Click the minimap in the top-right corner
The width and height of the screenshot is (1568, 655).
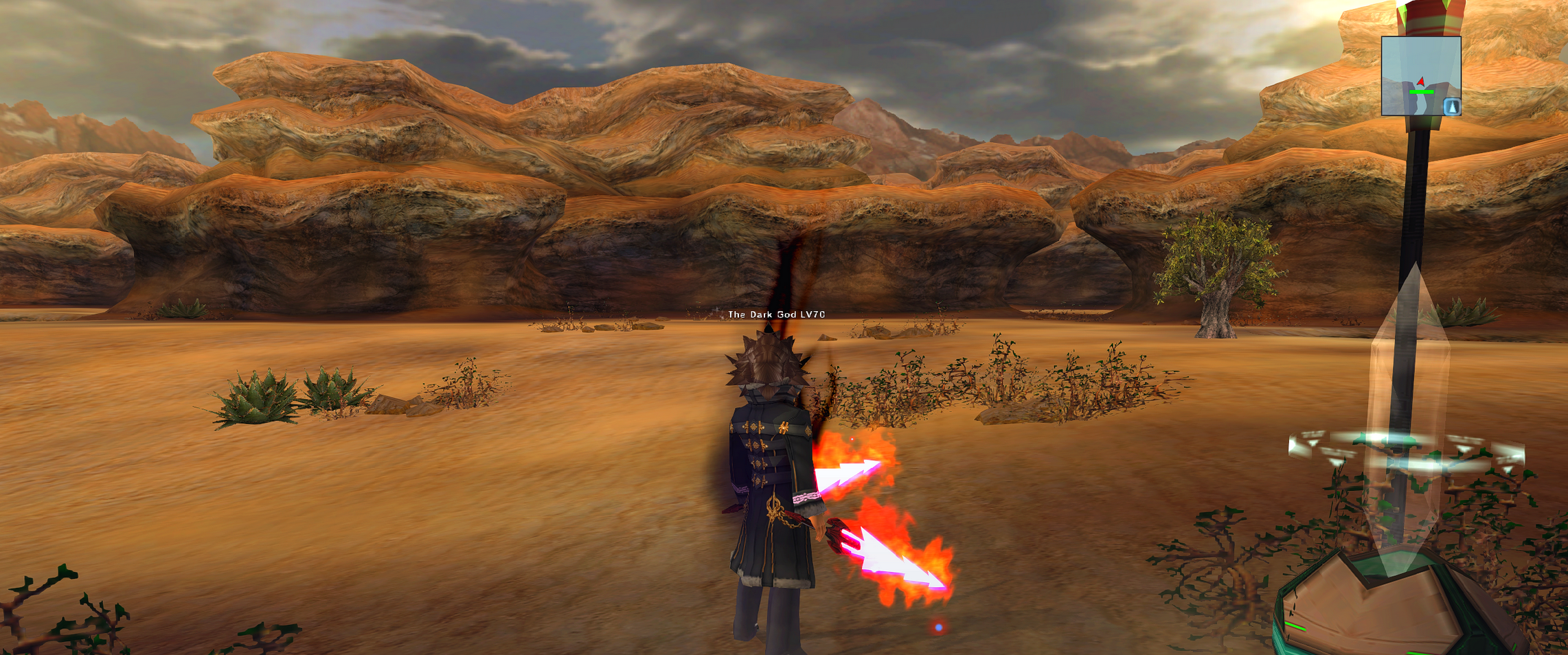click(x=1420, y=76)
